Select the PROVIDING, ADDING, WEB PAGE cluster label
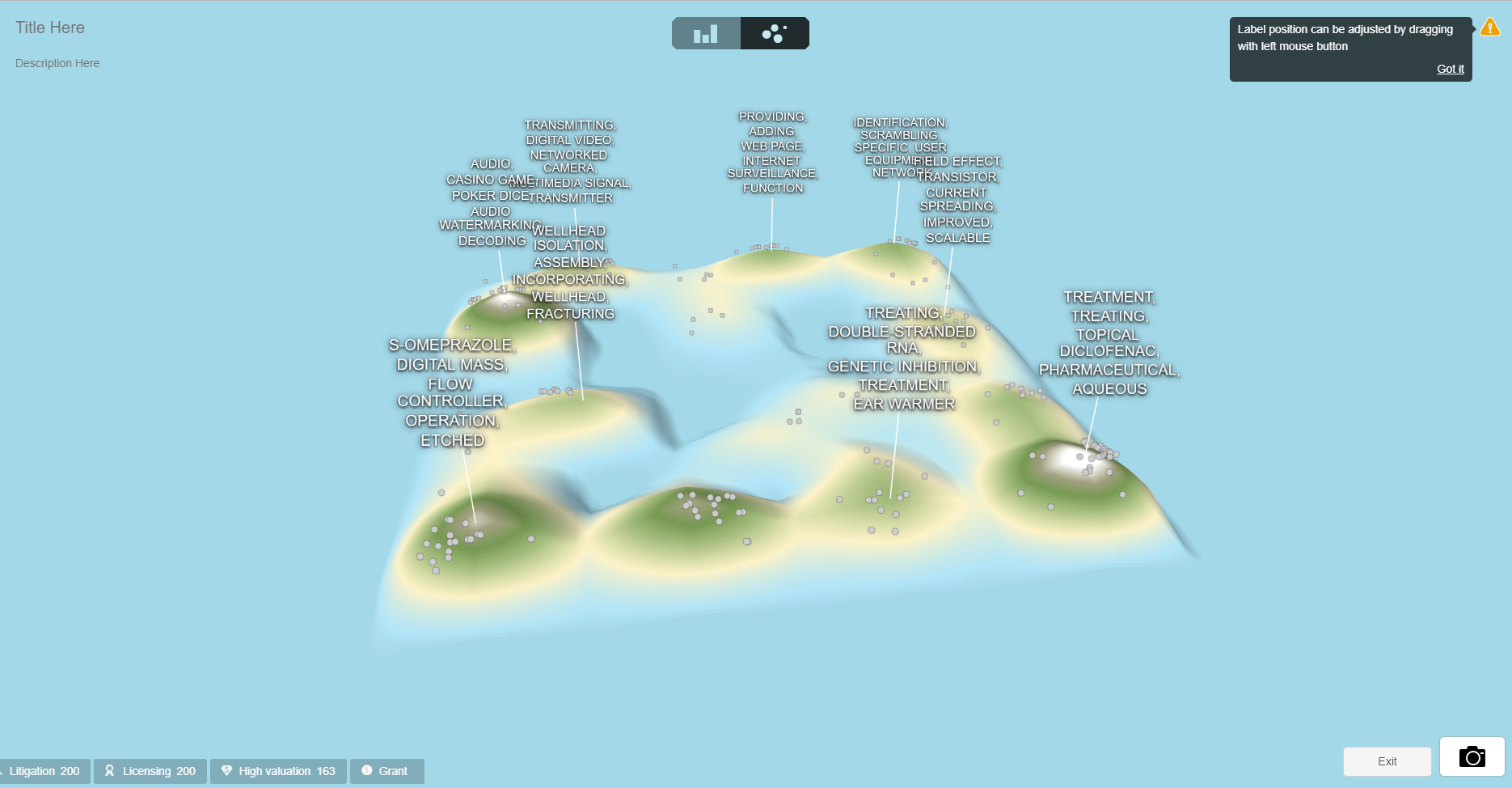The height and width of the screenshot is (788, 1512). tap(771, 152)
